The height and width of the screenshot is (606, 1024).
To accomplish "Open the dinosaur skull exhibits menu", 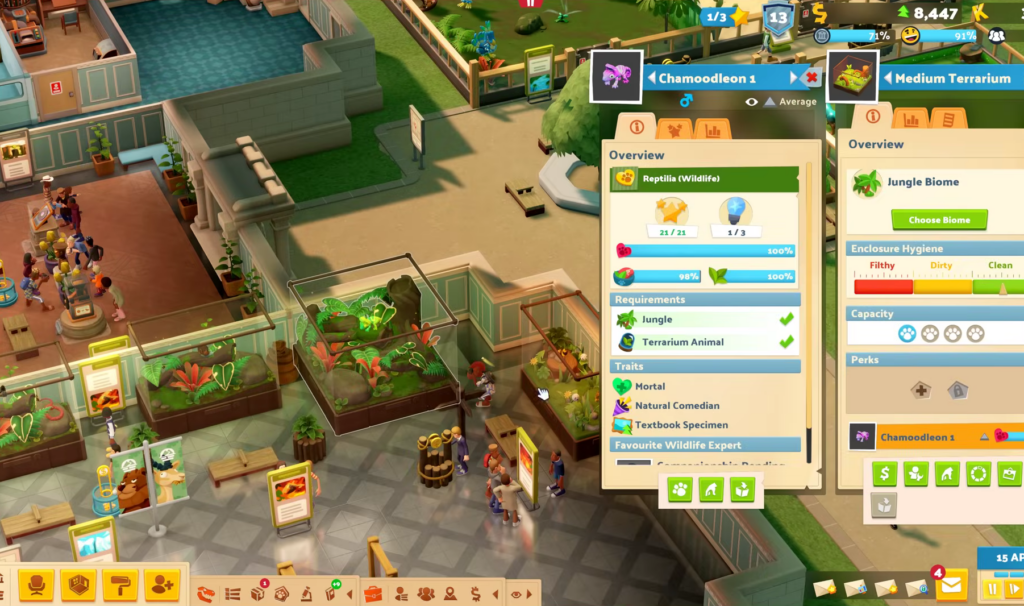I will pyautogui.click(x=207, y=594).
